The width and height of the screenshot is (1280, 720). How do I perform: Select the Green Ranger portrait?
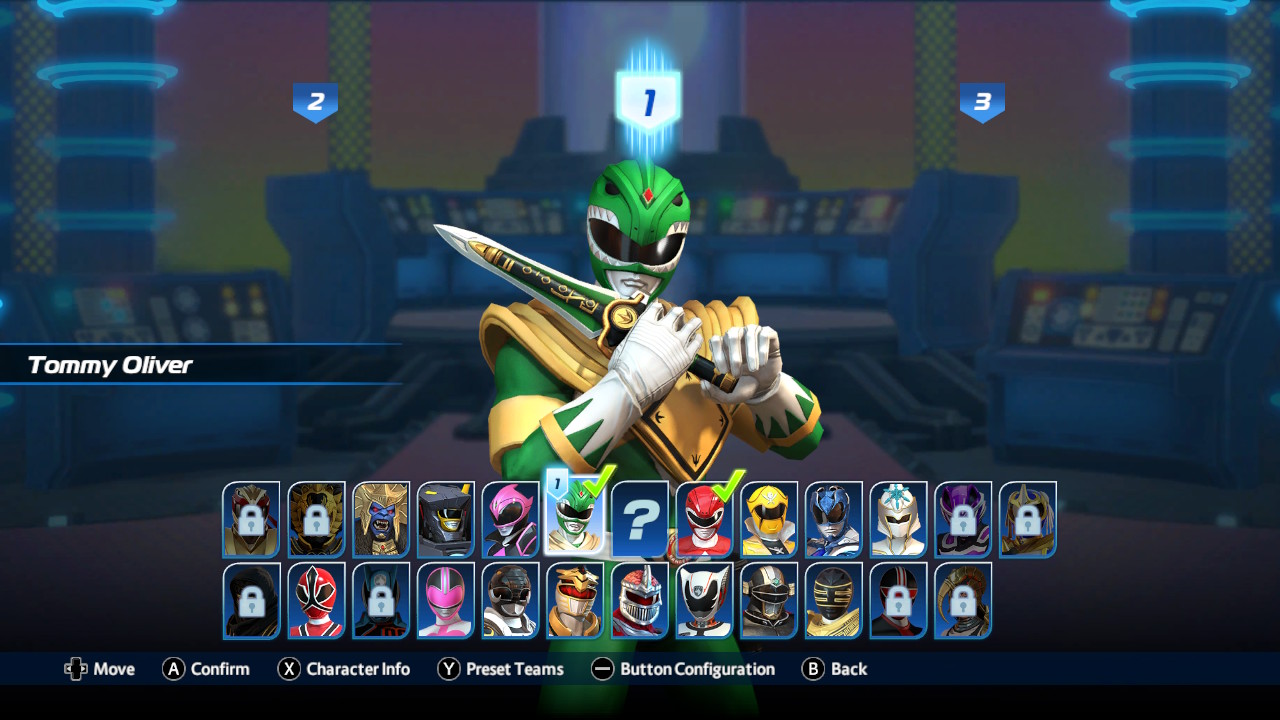tap(574, 520)
